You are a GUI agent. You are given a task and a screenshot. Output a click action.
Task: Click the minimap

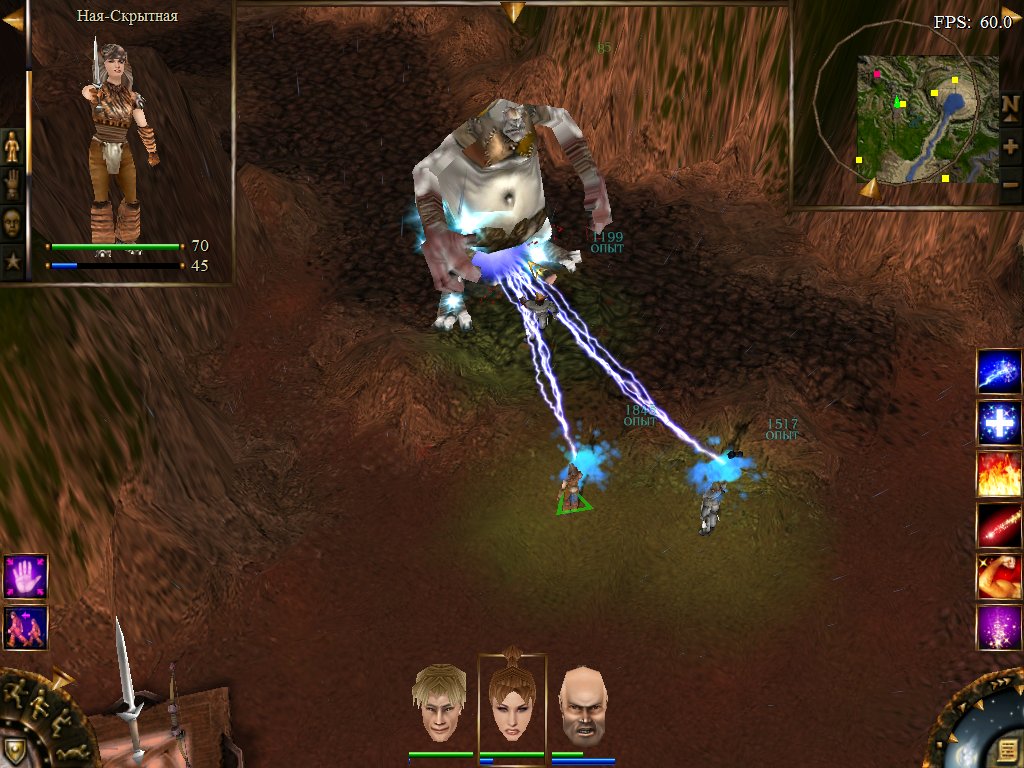(927, 119)
